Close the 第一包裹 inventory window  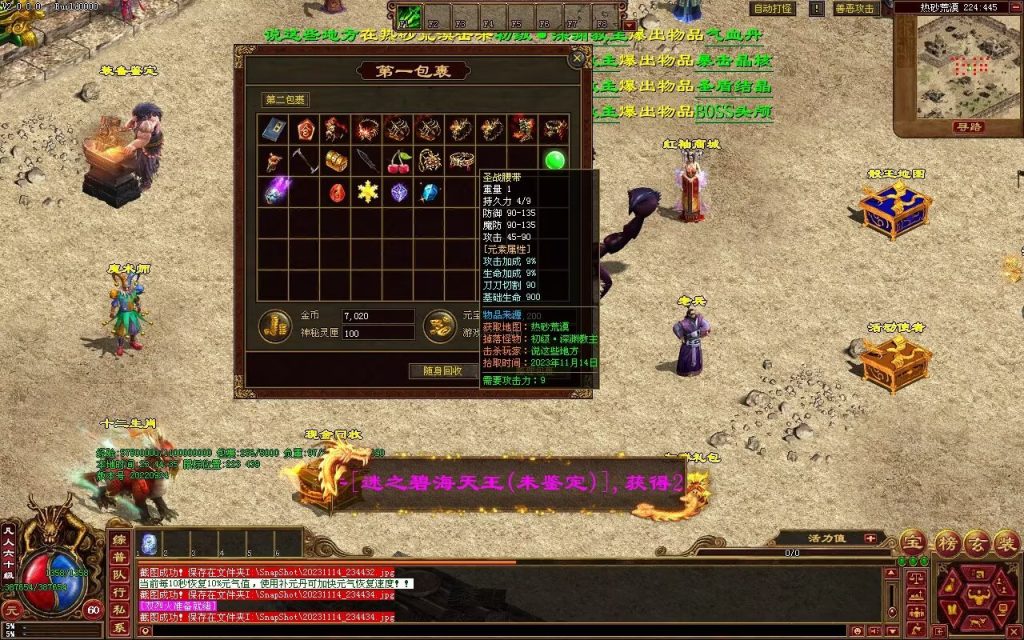point(577,59)
